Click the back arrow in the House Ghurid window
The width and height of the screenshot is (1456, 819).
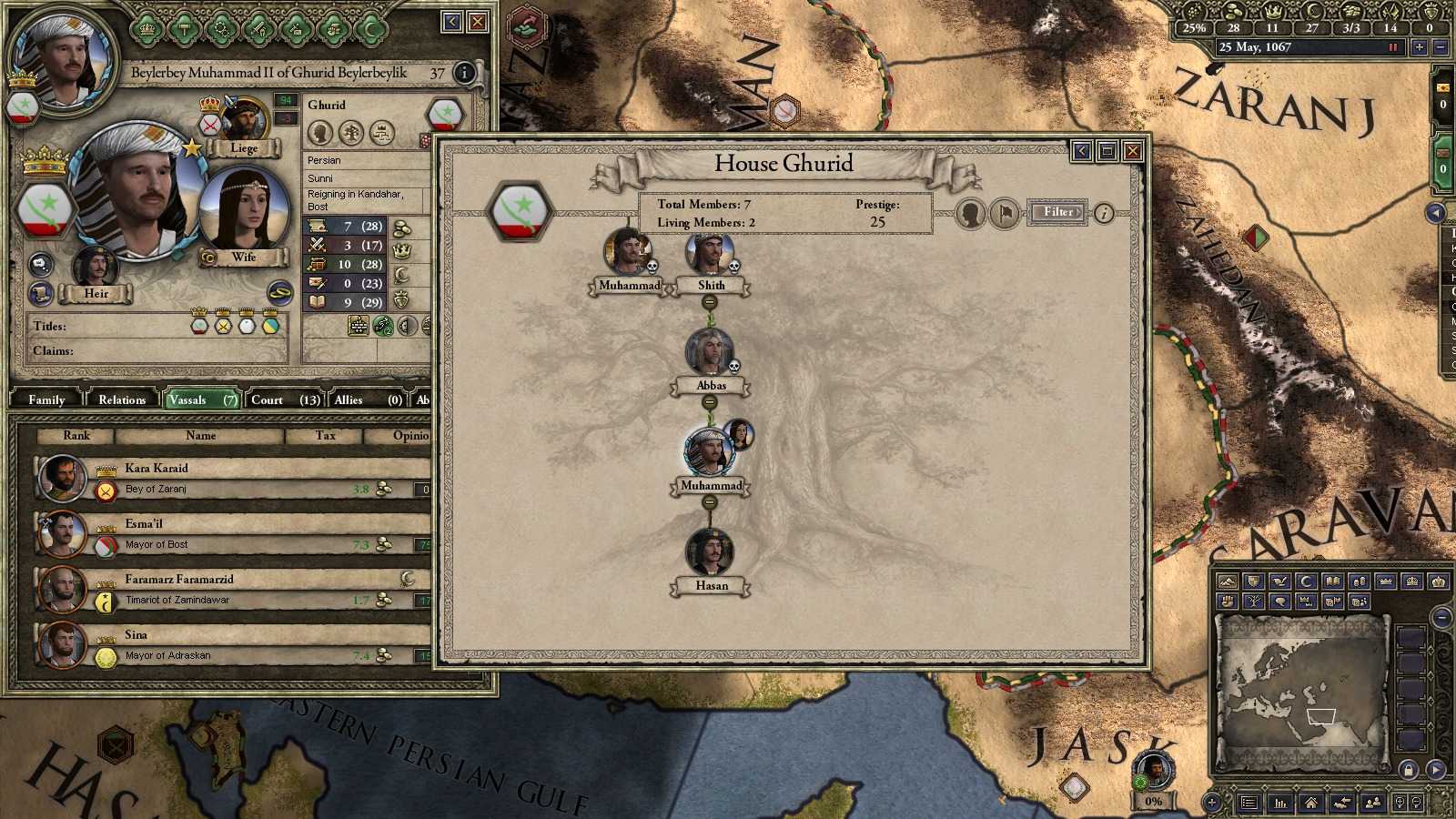(1082, 152)
